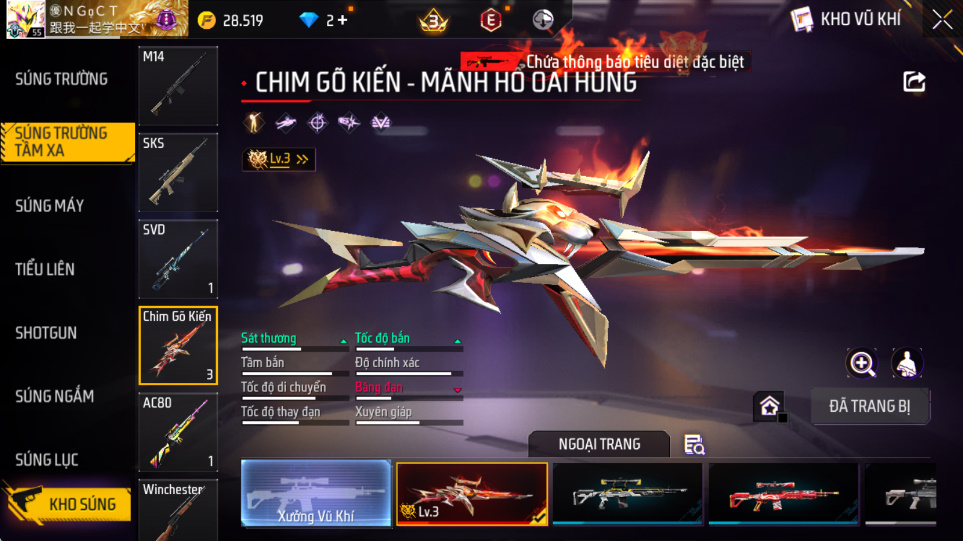Click the ĐÃ TRANG BỊ button
The image size is (963, 541).
coord(869,406)
